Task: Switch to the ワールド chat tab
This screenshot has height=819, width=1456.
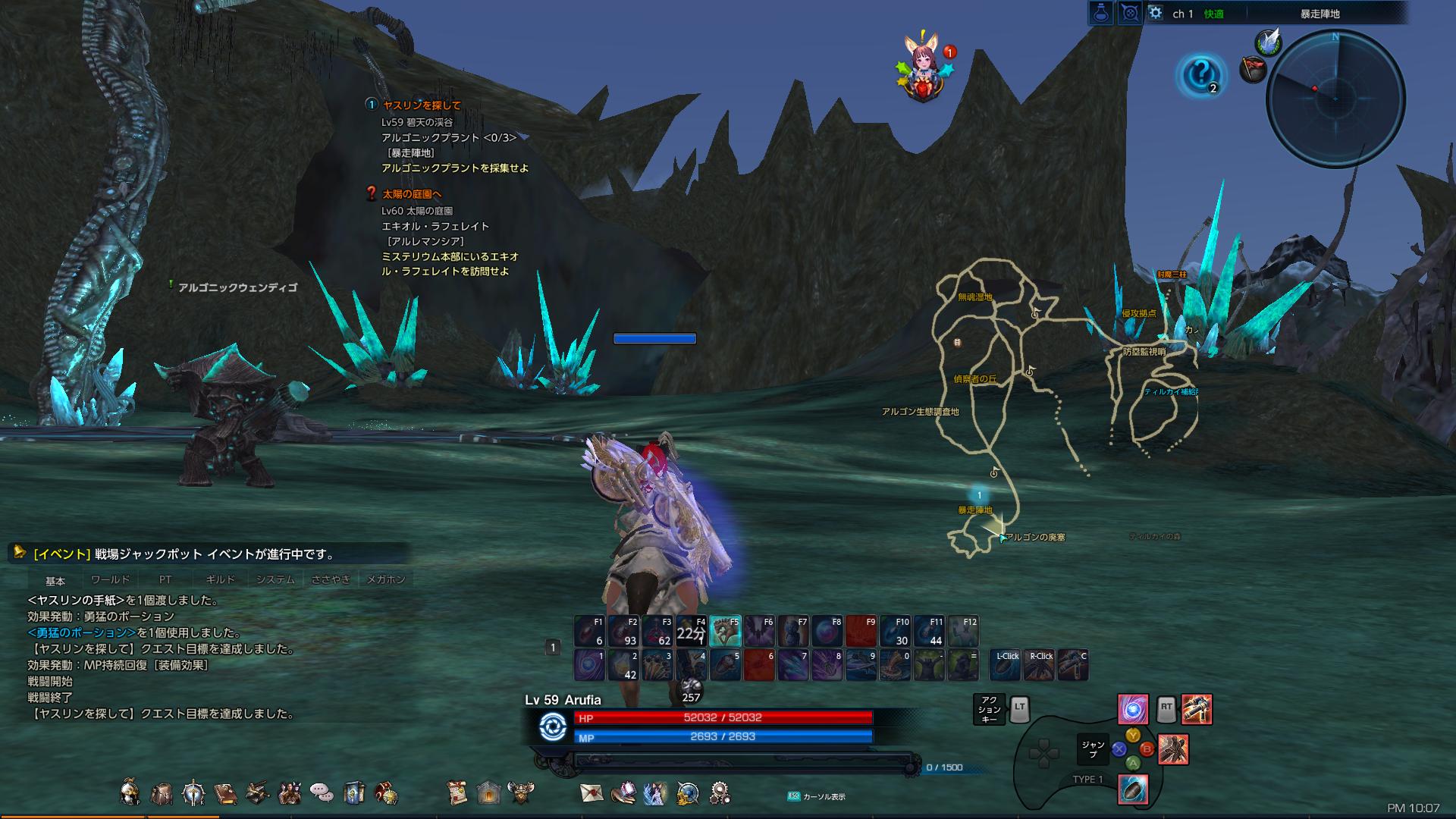Action: point(110,580)
